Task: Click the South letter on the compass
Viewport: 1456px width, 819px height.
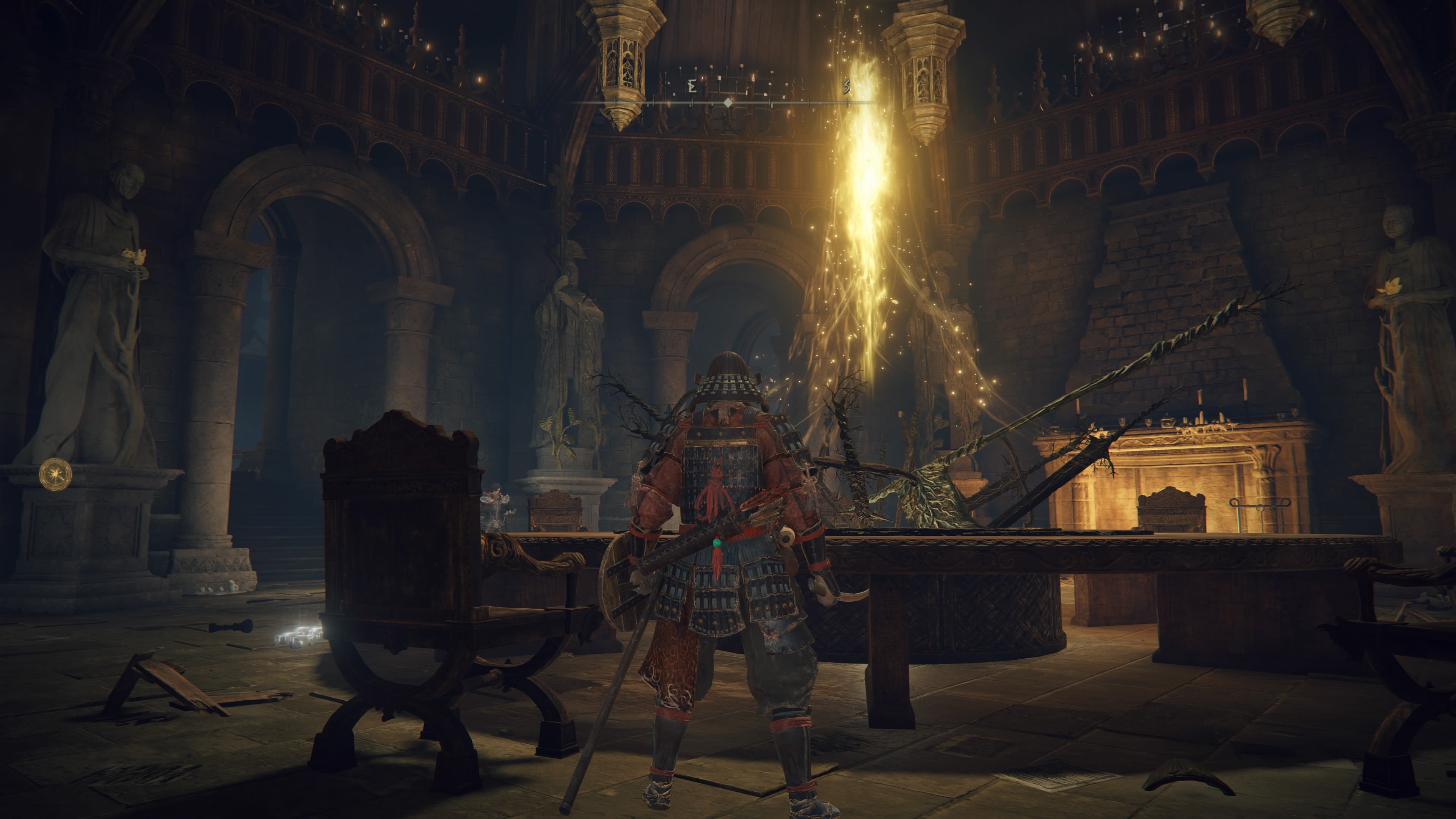Action: tap(847, 86)
